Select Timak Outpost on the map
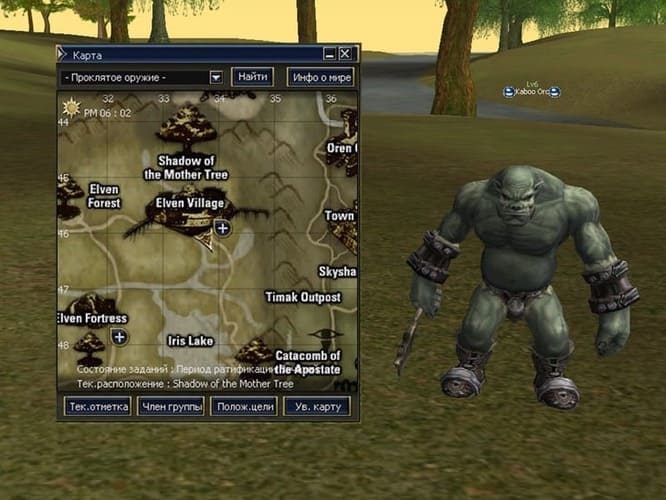Screen dimensions: 666x500 (x=303, y=298)
